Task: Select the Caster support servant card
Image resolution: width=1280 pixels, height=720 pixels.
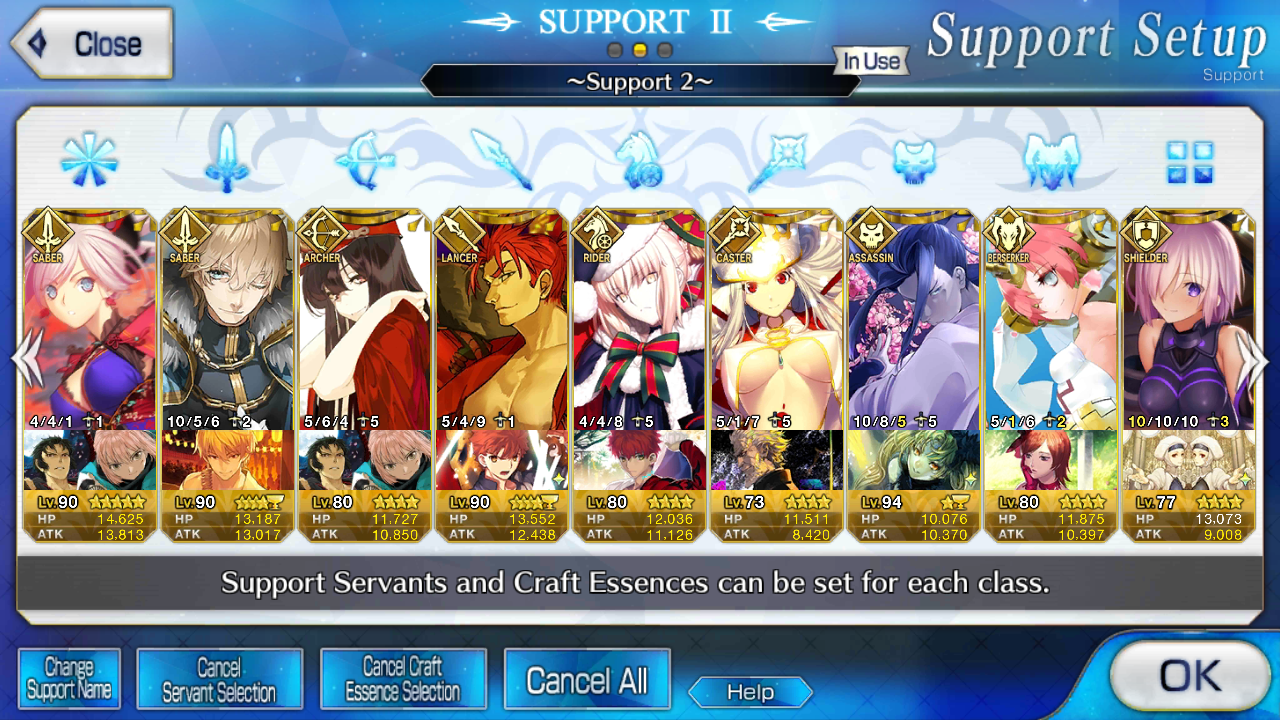Action: pyautogui.click(x=776, y=320)
